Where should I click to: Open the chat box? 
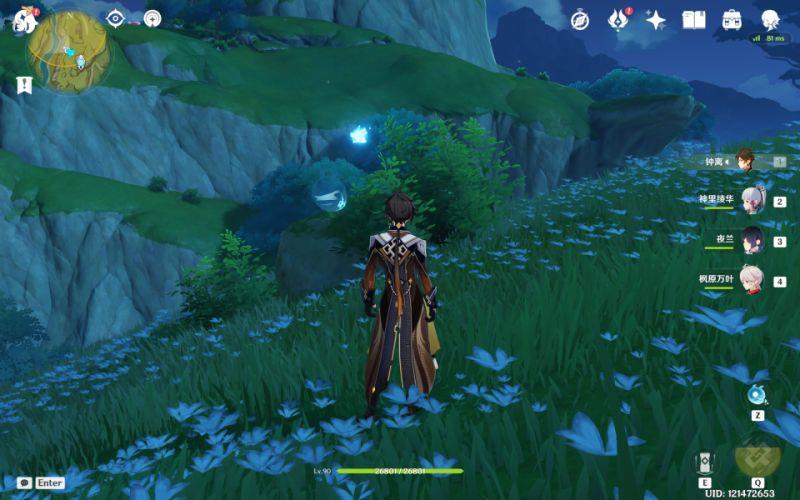tap(24, 482)
